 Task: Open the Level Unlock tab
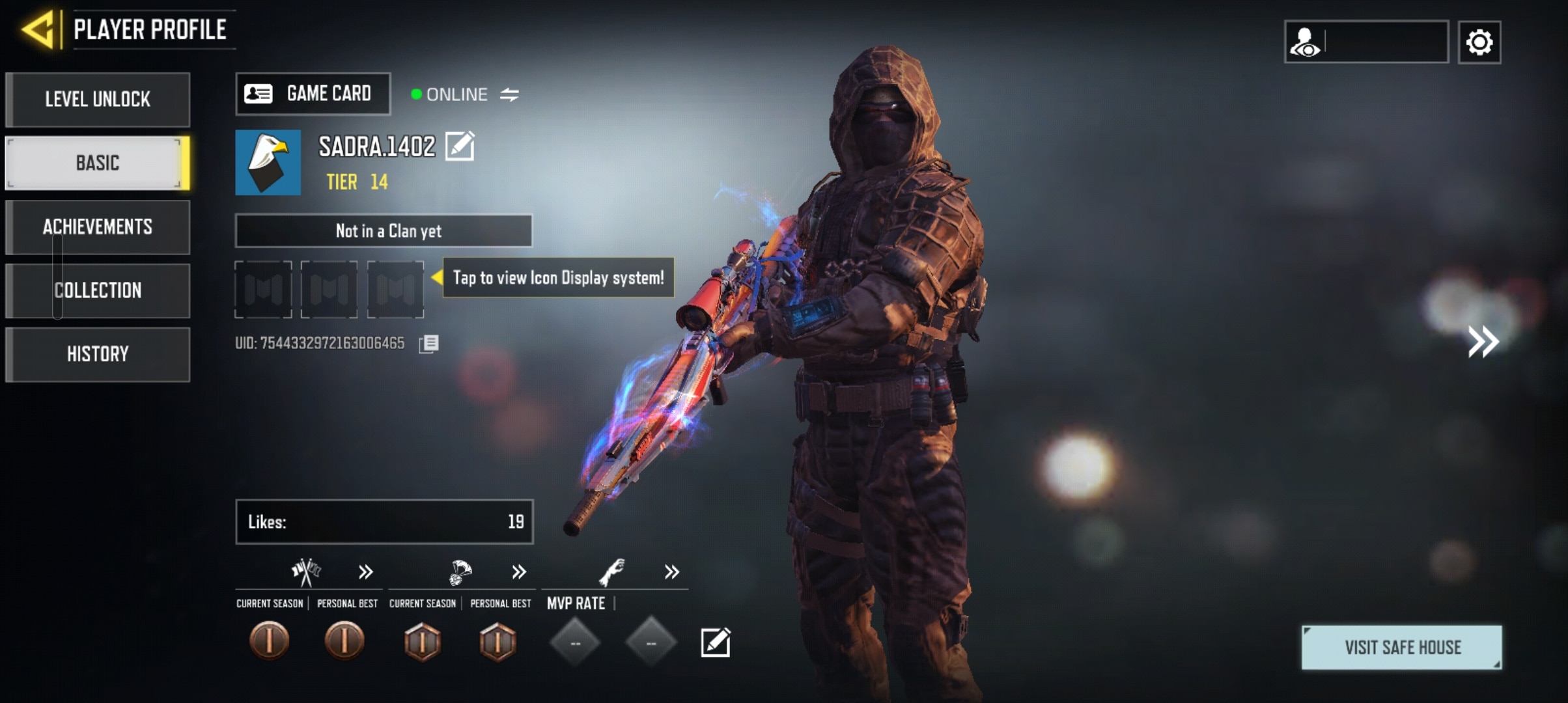point(98,100)
